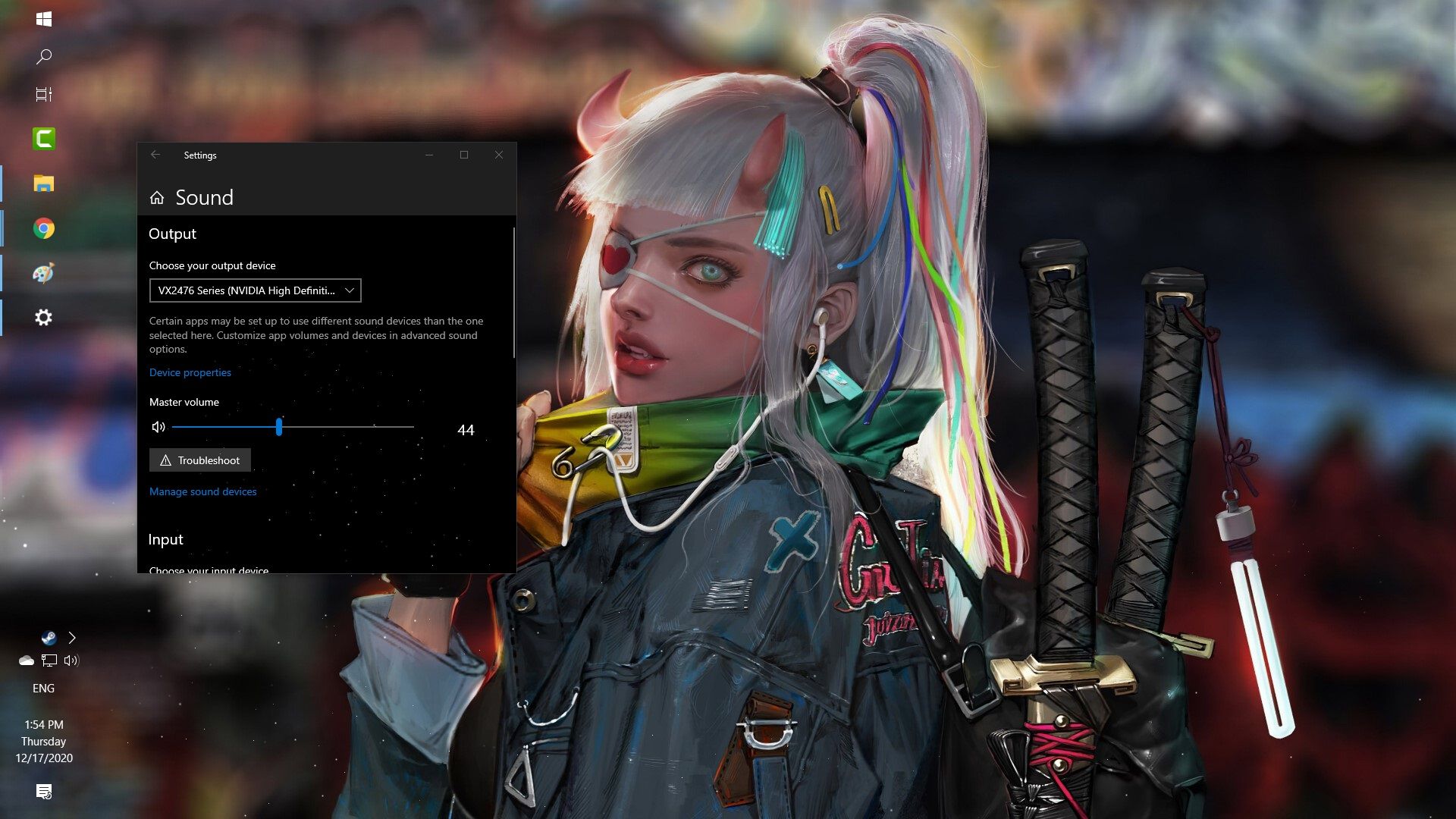Open the Windows Start menu
The width and height of the screenshot is (1456, 819).
click(x=44, y=19)
